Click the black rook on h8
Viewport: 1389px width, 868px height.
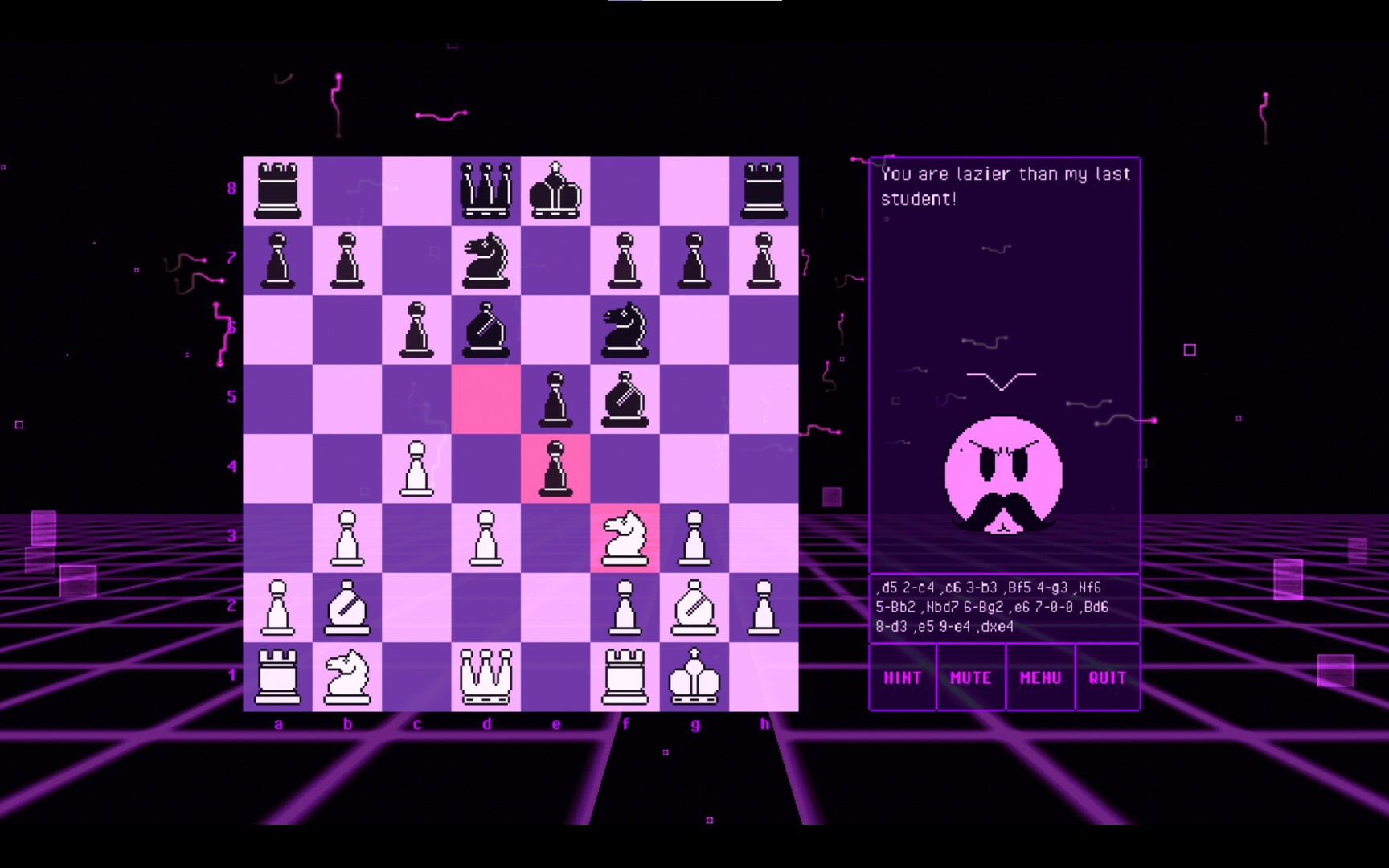[764, 189]
